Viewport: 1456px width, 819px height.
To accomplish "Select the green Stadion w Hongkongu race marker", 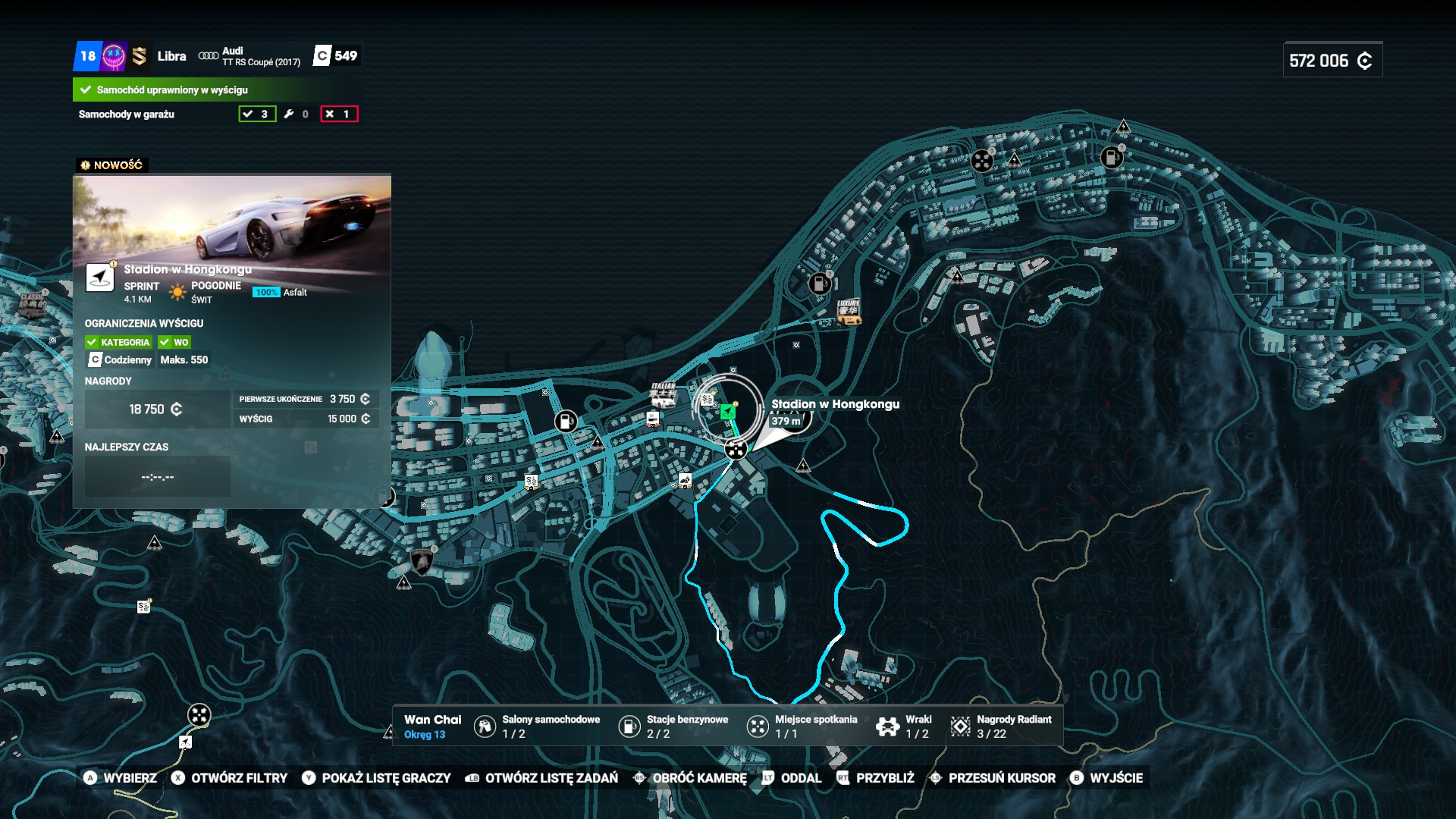I will (x=727, y=411).
